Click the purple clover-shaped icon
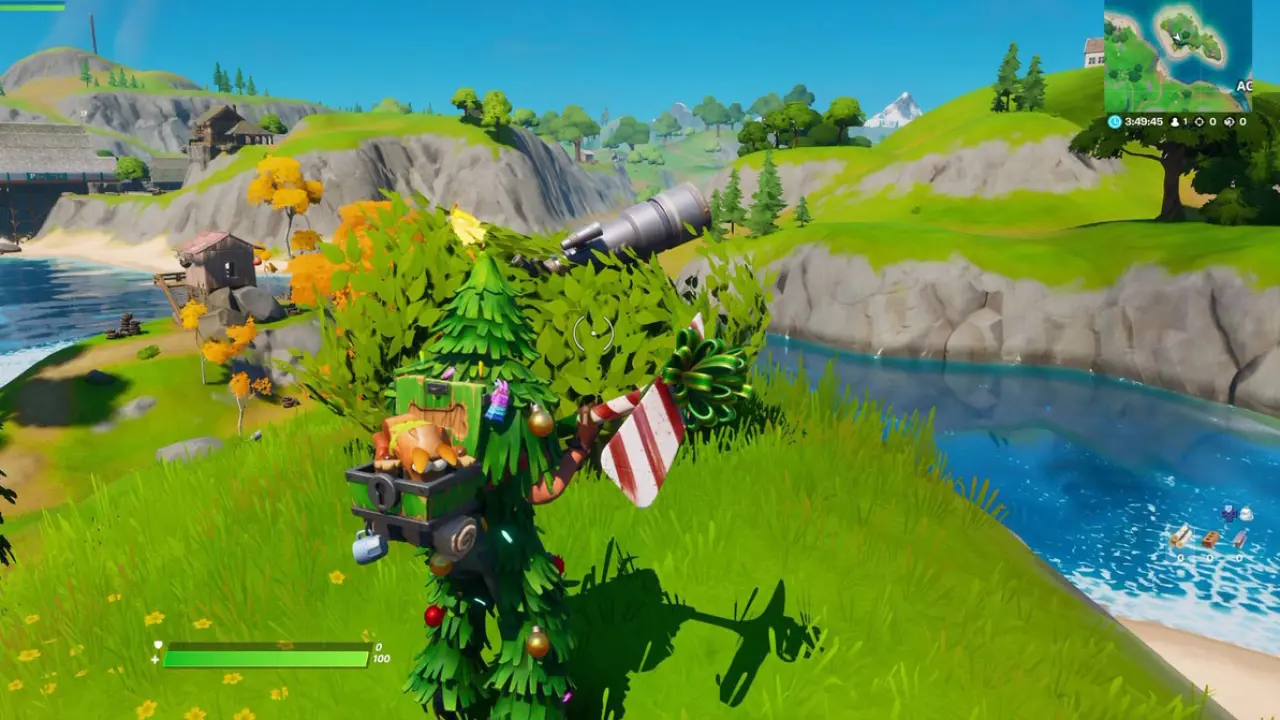Viewport: 1280px width, 720px height. pos(1228,513)
